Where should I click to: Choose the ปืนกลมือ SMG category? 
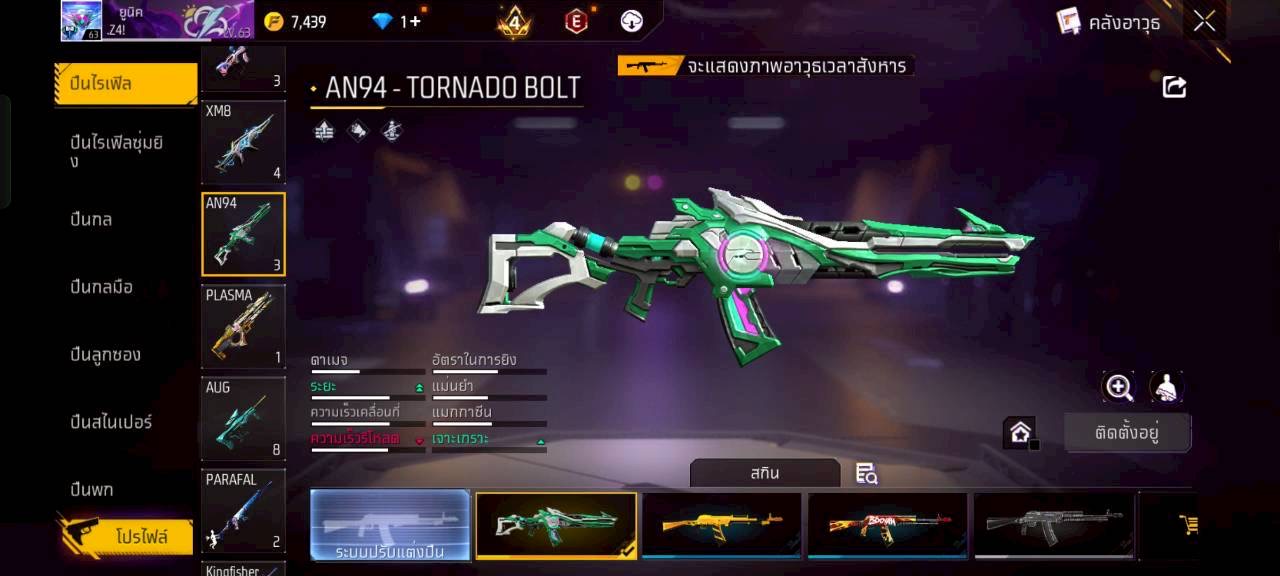point(101,287)
